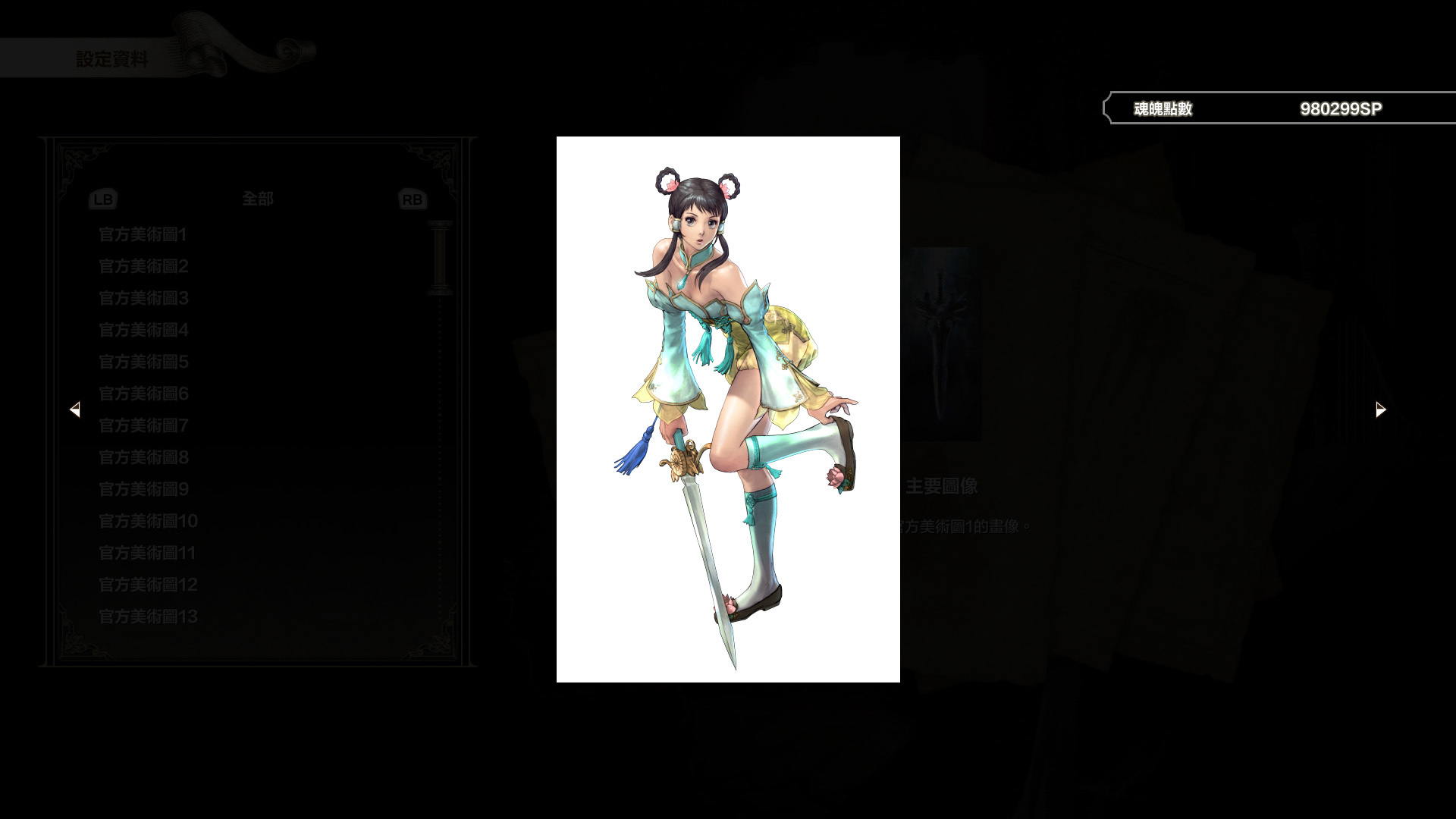Switch to the 全部 category tab

pos(256,199)
